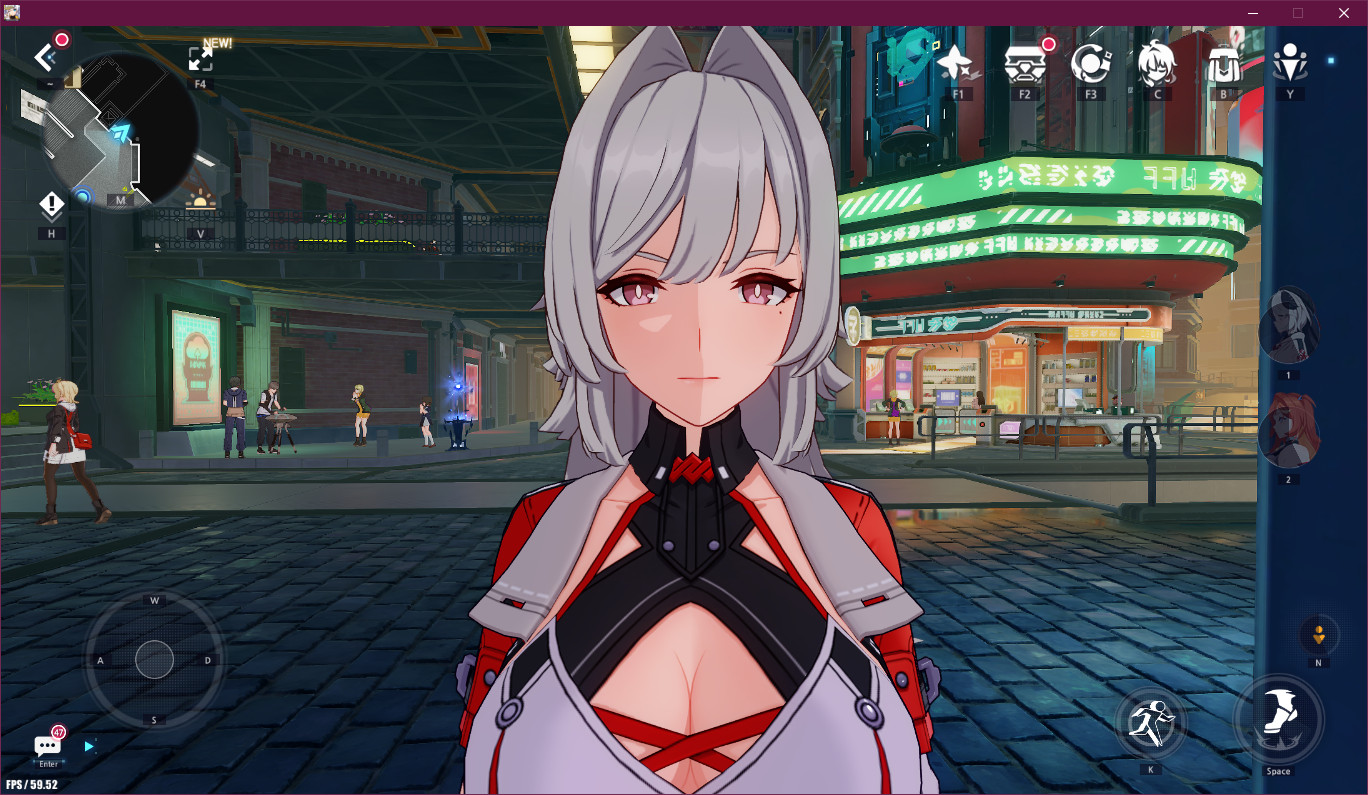Open chat via the speech bubble Enter icon

(46, 744)
